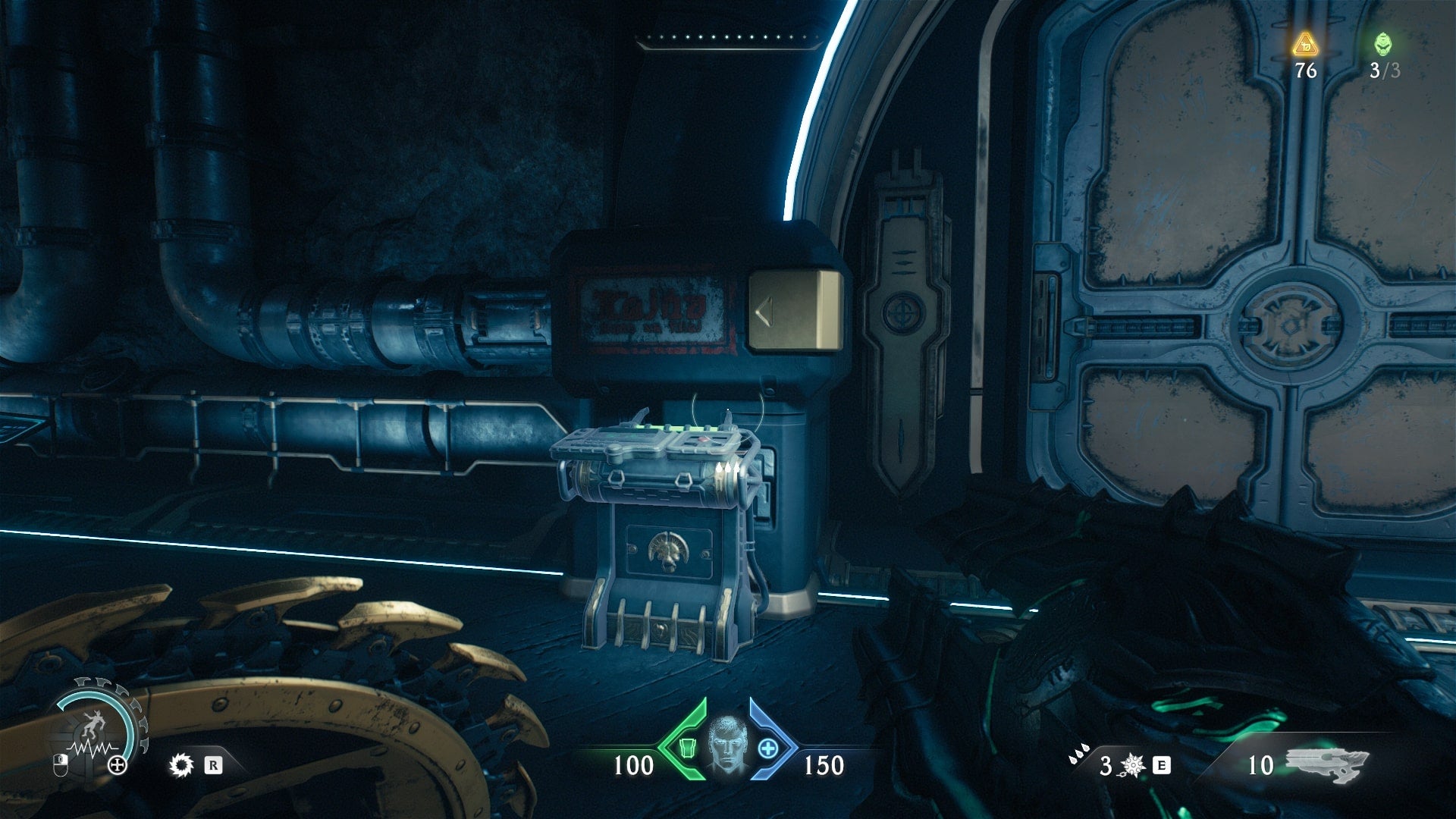
Task: Select the green Slayer helmet lives icon
Action: (x=1383, y=43)
